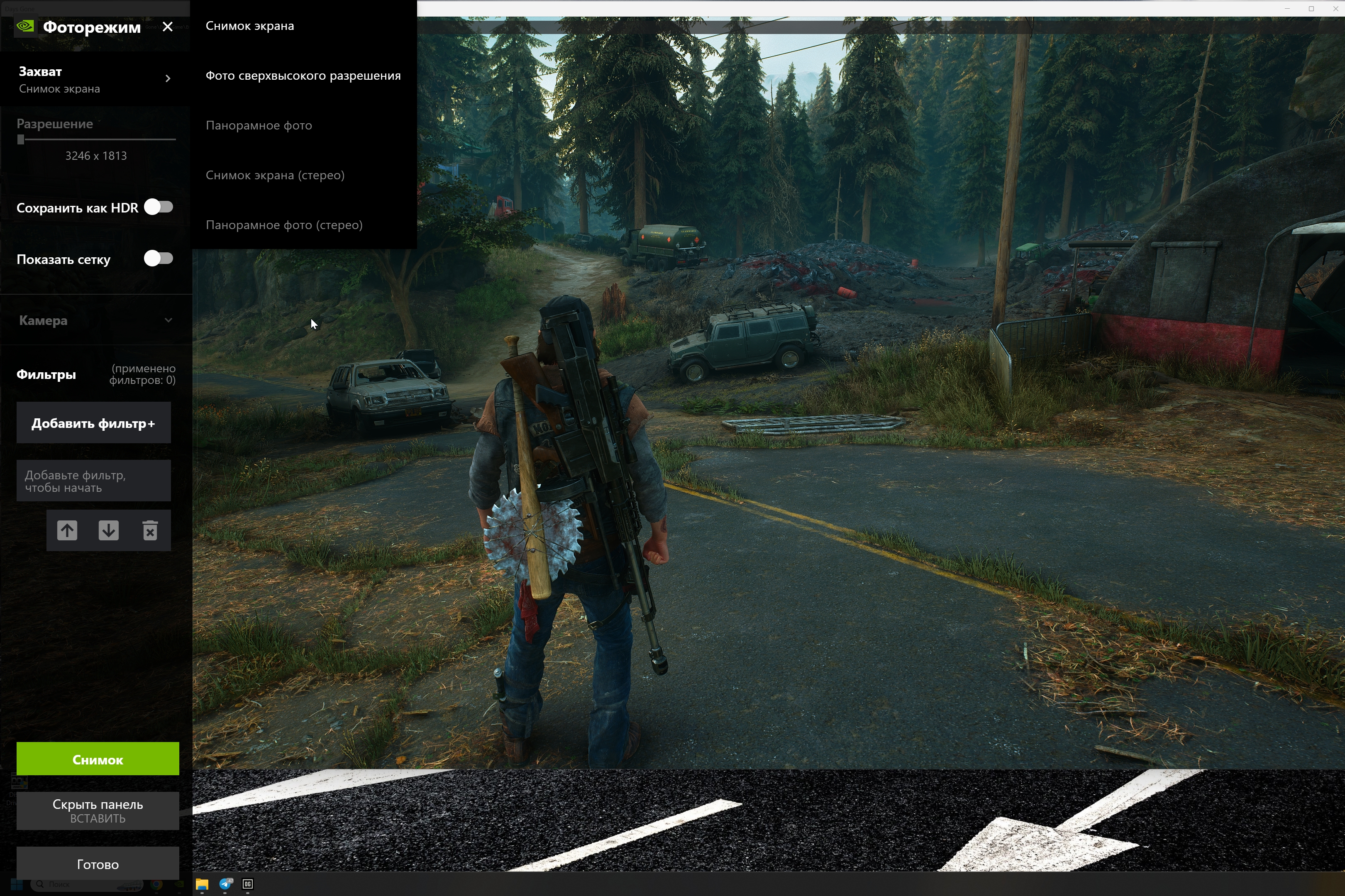Move filter down with arrow button
Viewport: 1345px width, 896px height.
(x=109, y=530)
